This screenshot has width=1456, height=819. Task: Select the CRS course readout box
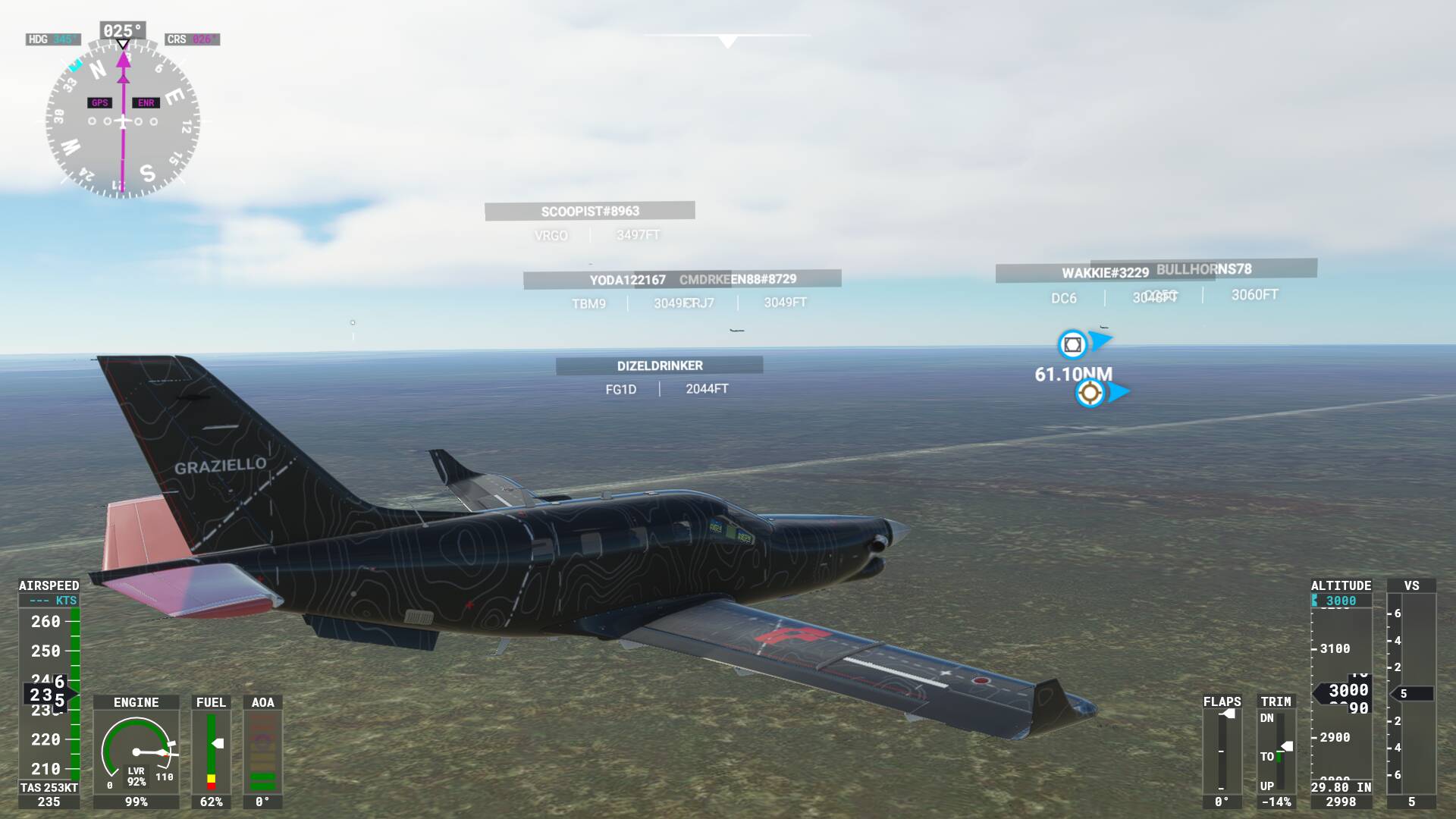(192, 39)
